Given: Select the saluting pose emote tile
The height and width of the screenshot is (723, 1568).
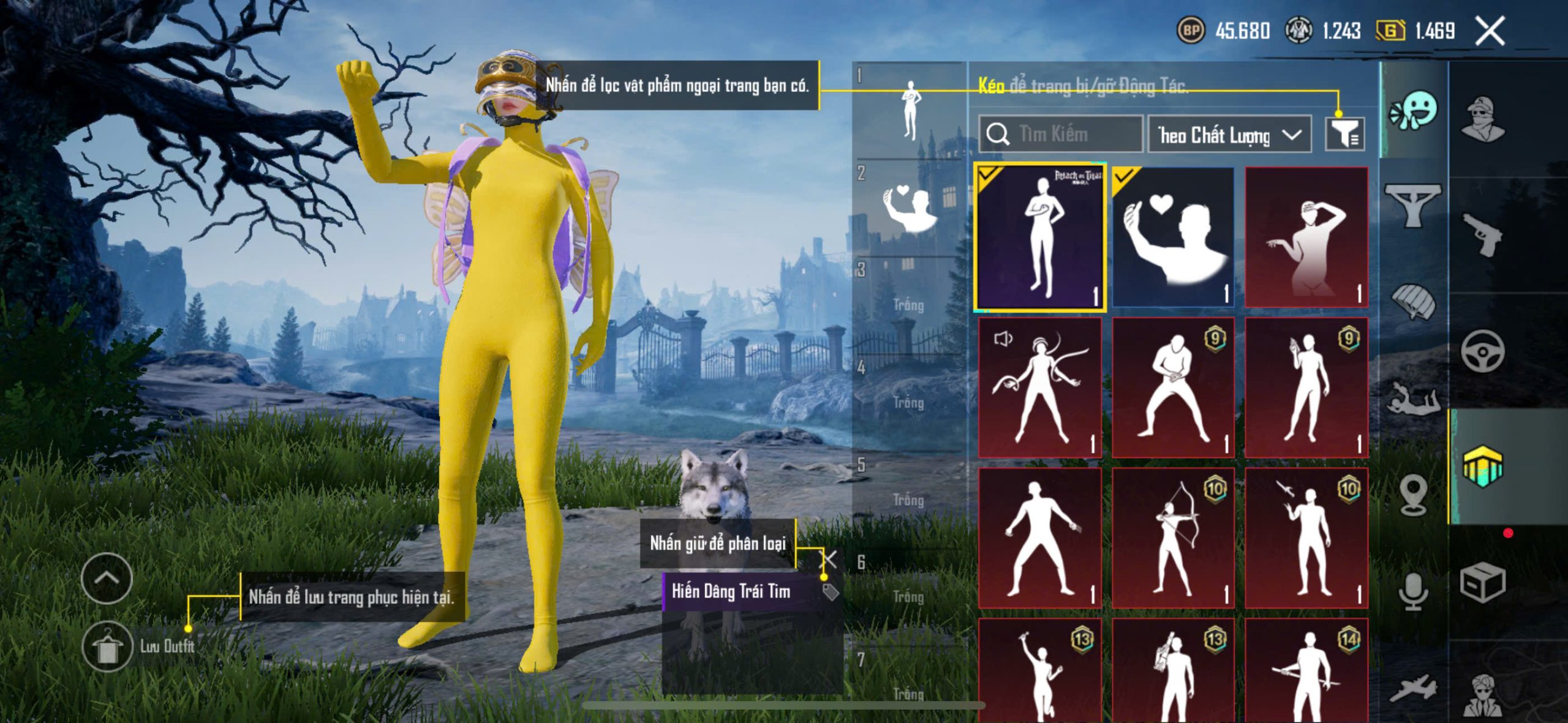Looking at the screenshot, I should coord(1306,237).
